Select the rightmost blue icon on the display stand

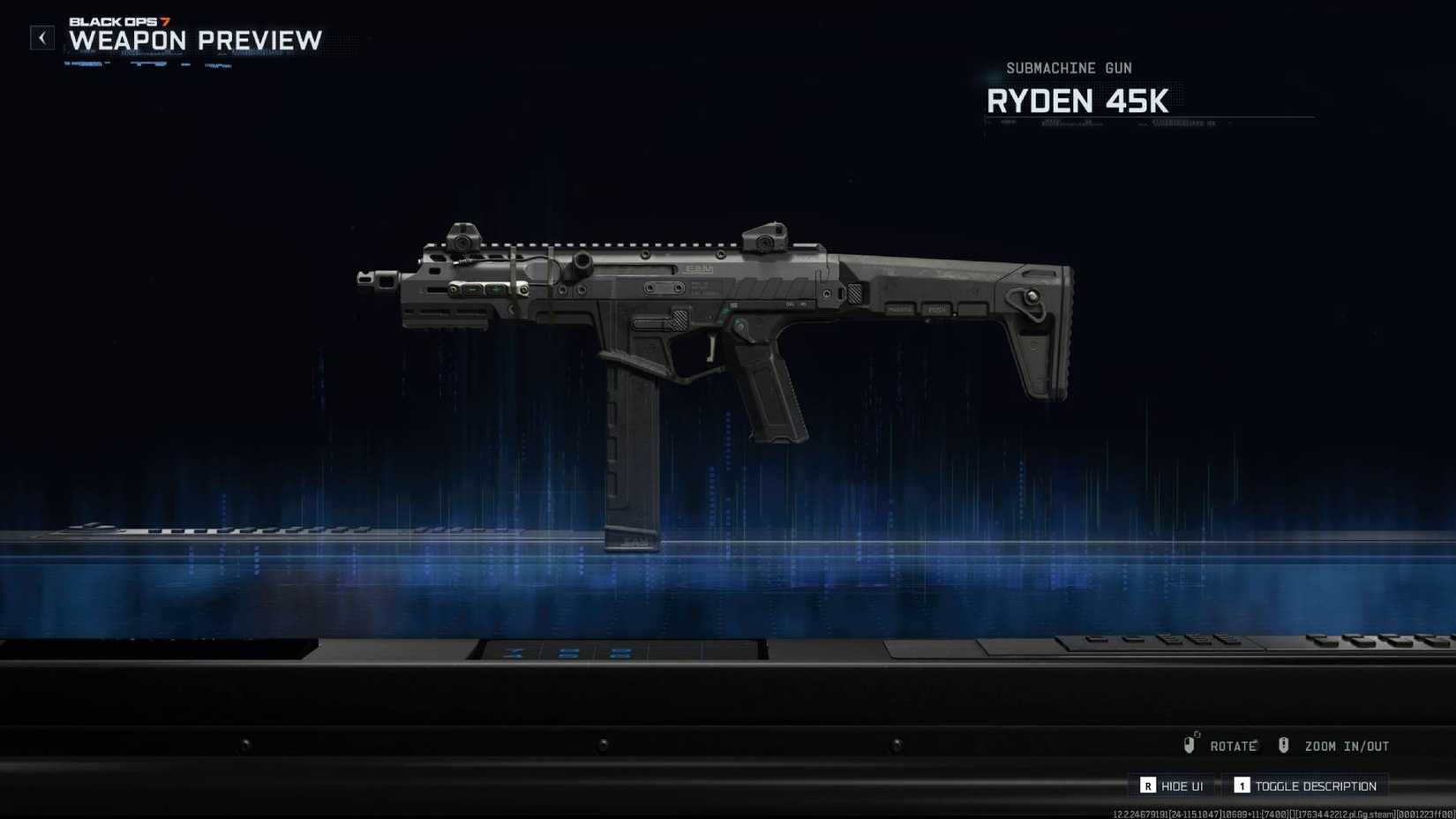point(620,653)
